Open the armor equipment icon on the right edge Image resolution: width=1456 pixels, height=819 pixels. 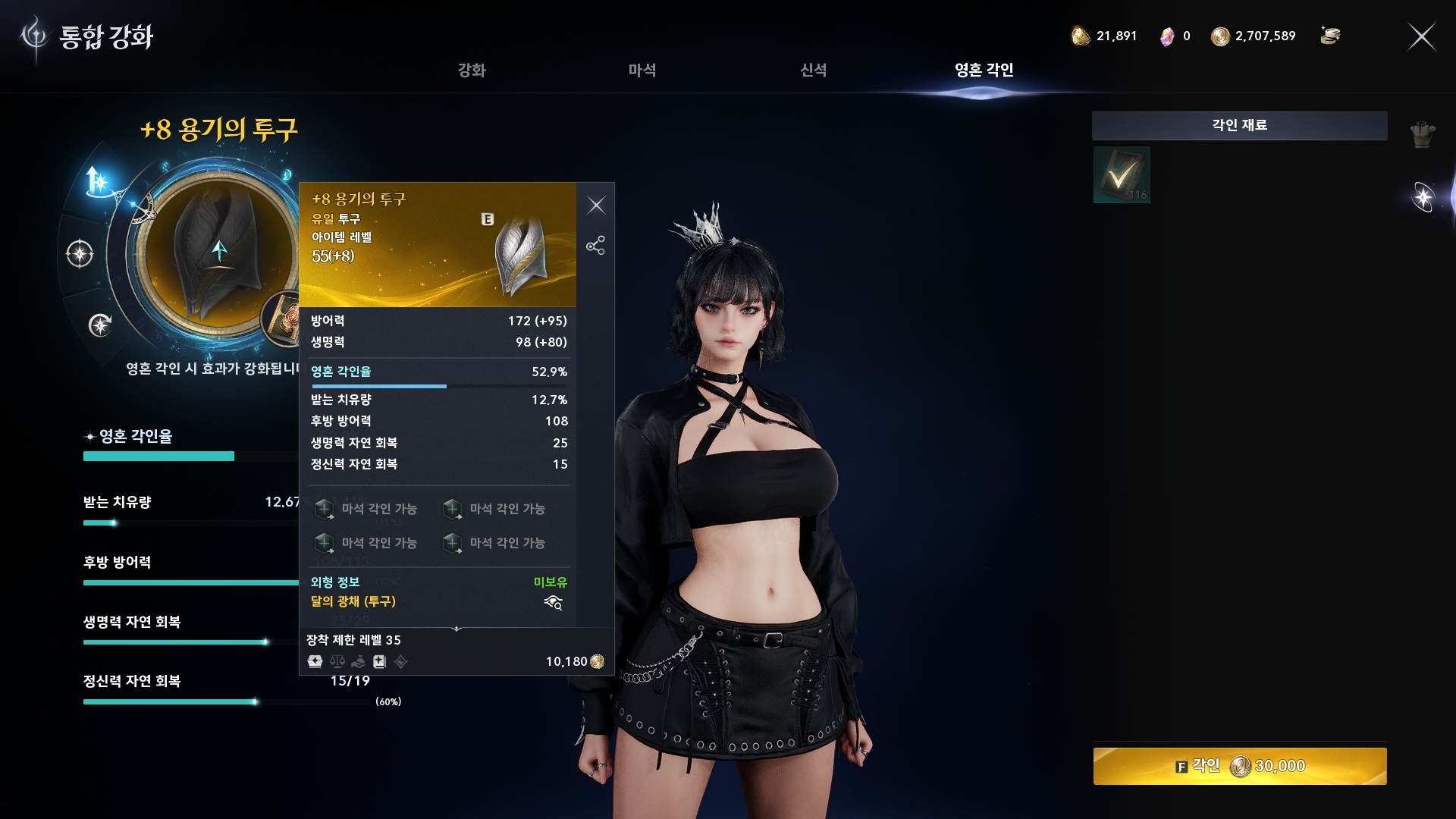[1423, 135]
